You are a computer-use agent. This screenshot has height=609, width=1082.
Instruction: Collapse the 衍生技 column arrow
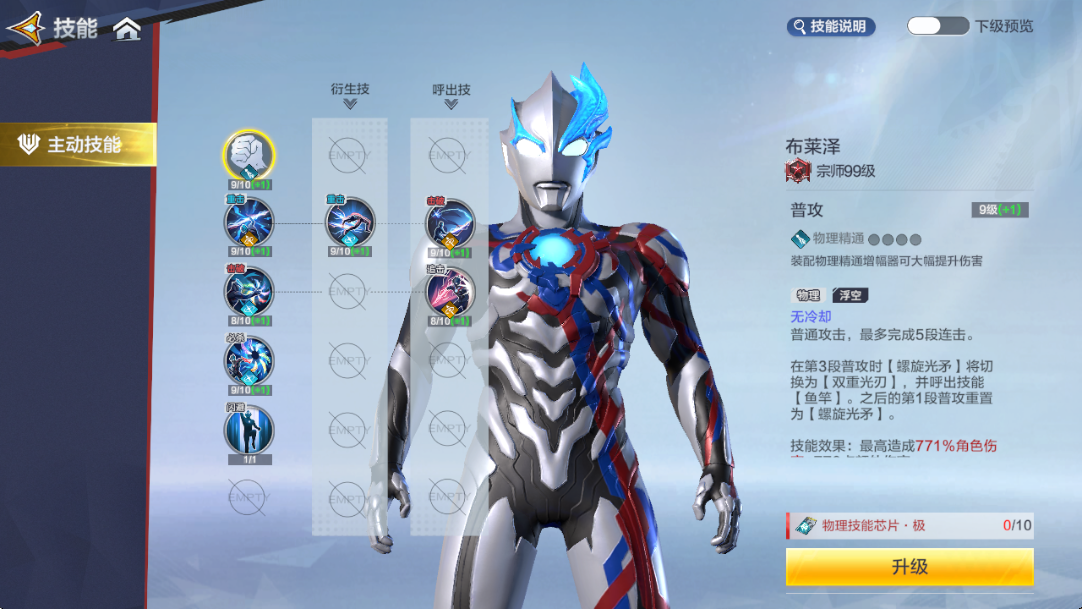tap(350, 103)
